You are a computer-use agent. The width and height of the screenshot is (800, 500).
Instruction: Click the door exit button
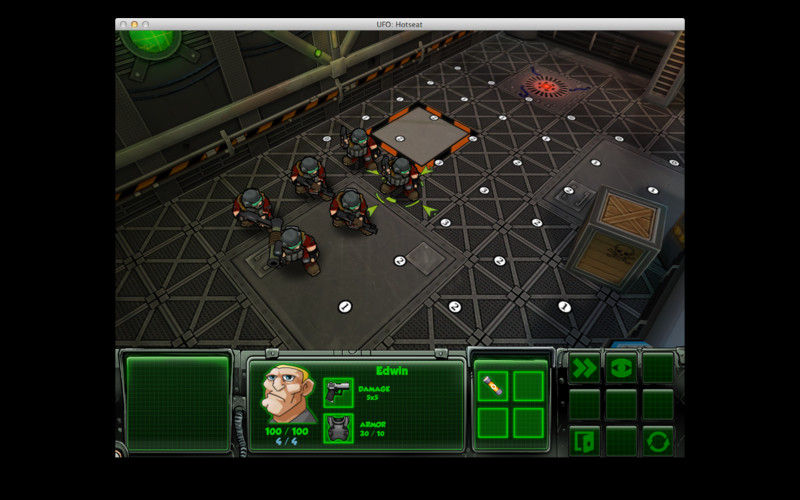point(584,440)
